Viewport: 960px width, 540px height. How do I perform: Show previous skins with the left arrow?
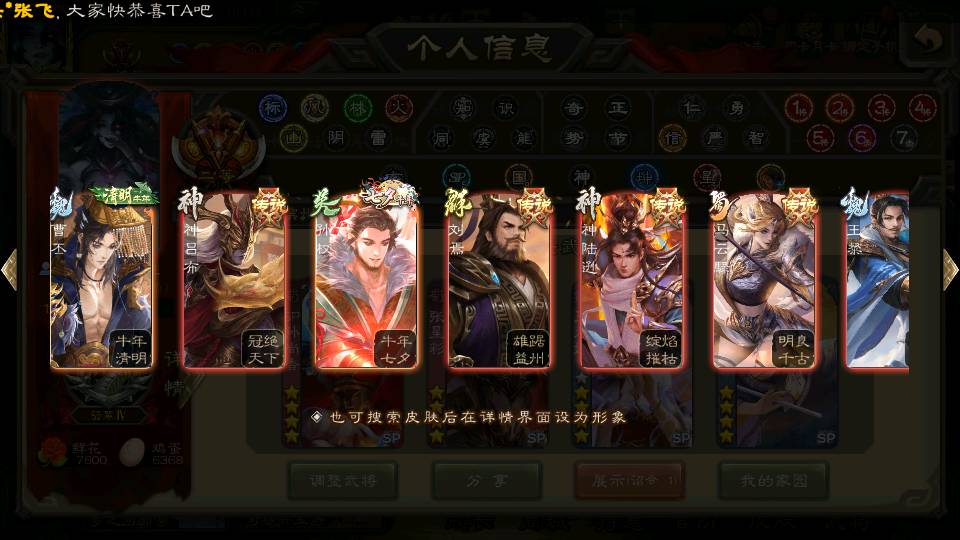click(10, 269)
